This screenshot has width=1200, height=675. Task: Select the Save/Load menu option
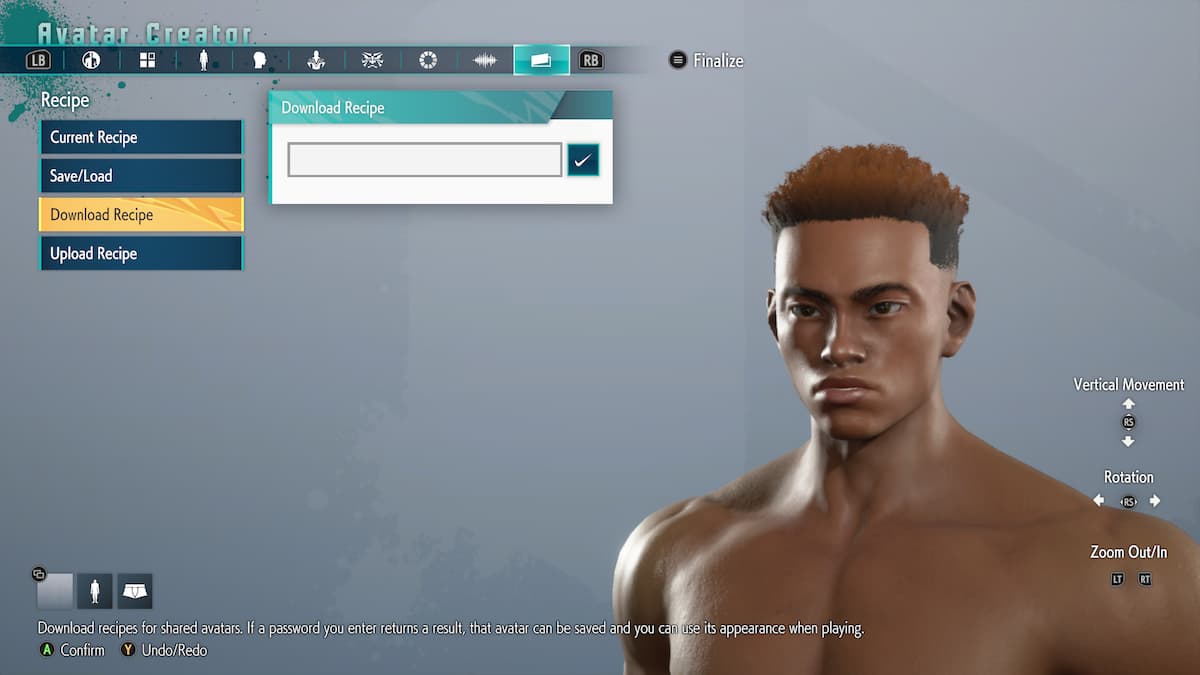pos(140,176)
